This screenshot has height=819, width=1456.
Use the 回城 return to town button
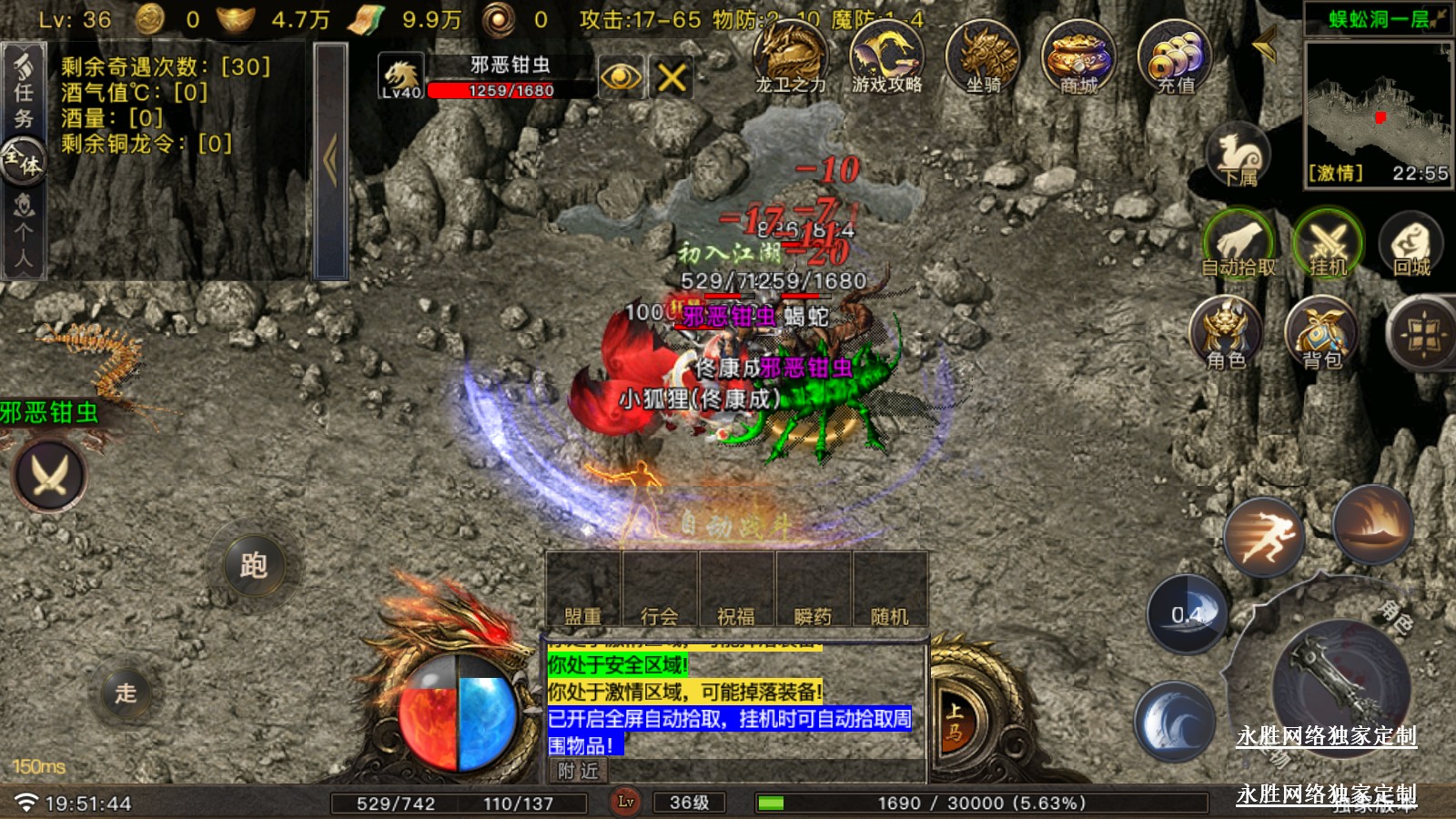tap(1411, 243)
